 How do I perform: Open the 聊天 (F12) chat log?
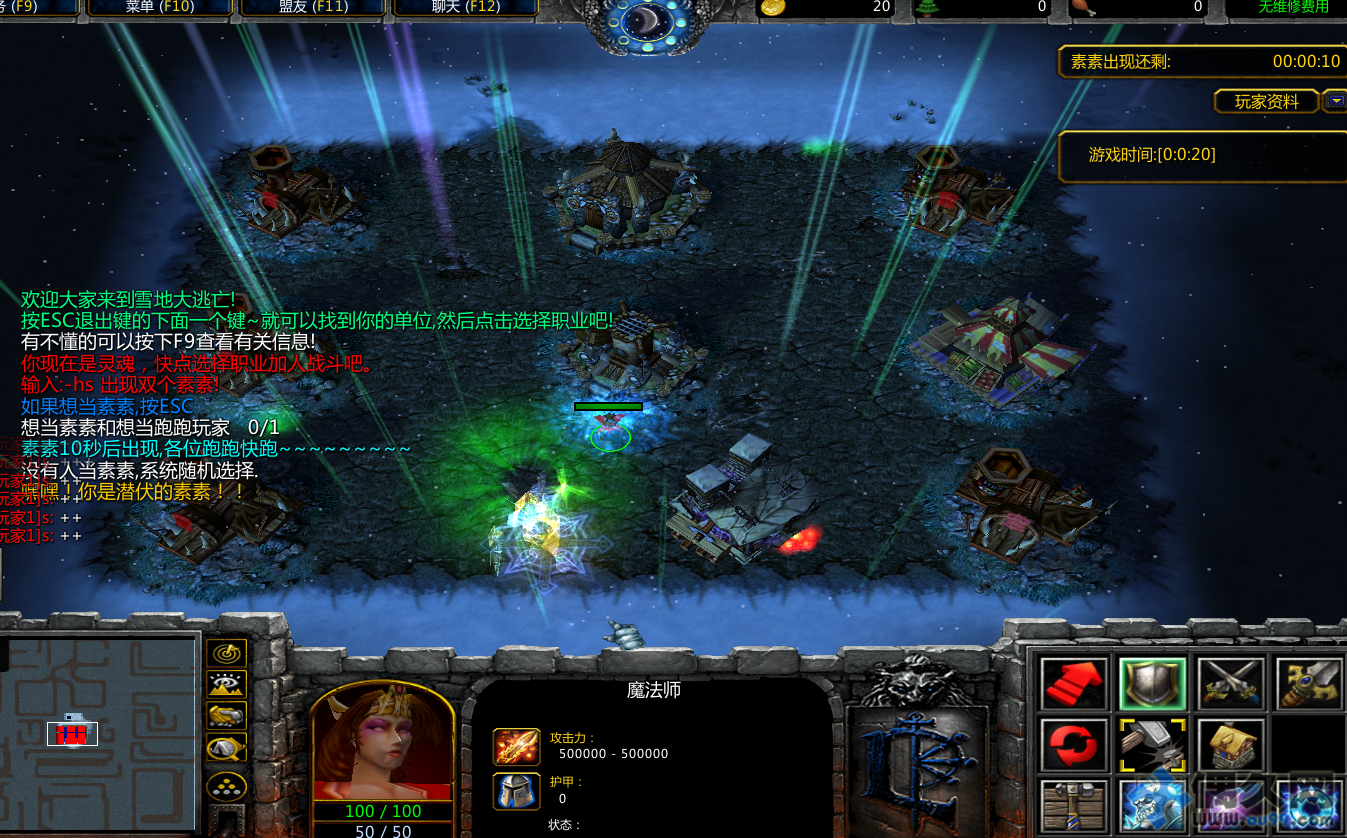pos(465,7)
